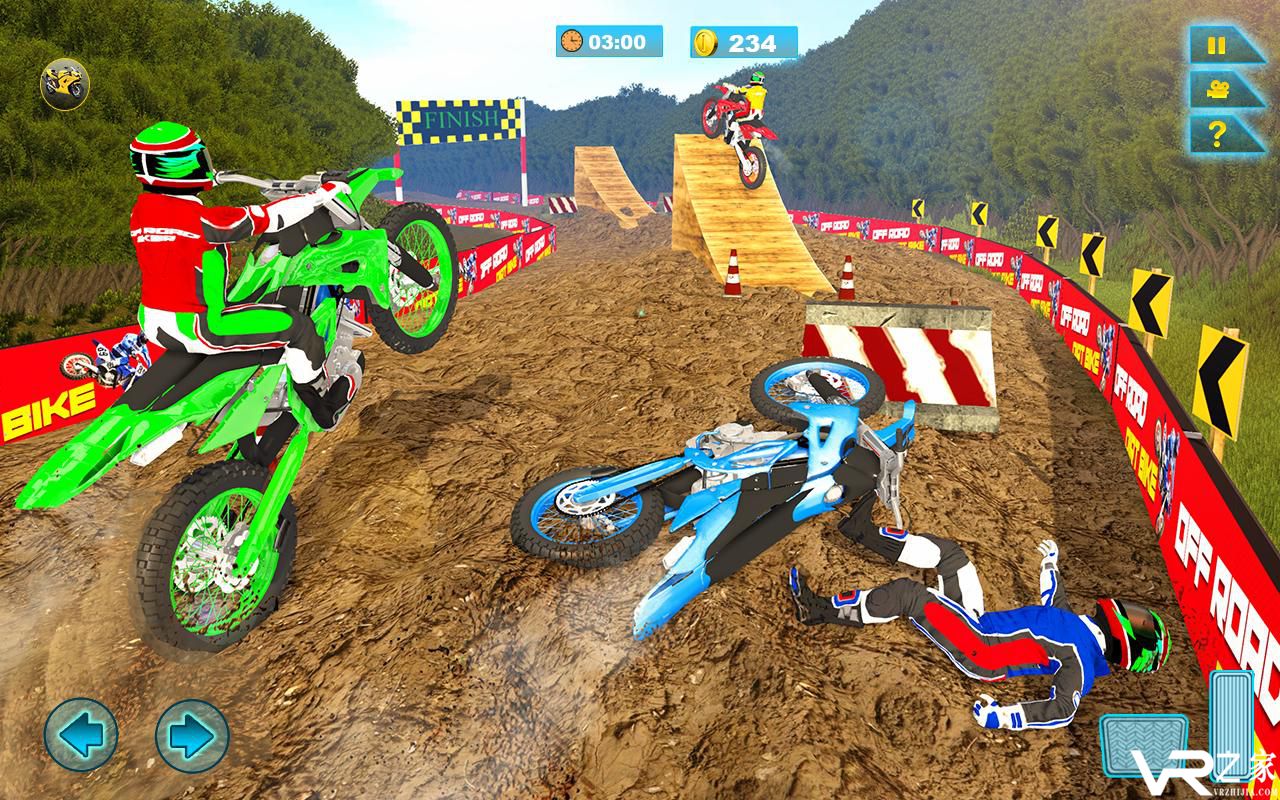Switch the camera view

1217,89
